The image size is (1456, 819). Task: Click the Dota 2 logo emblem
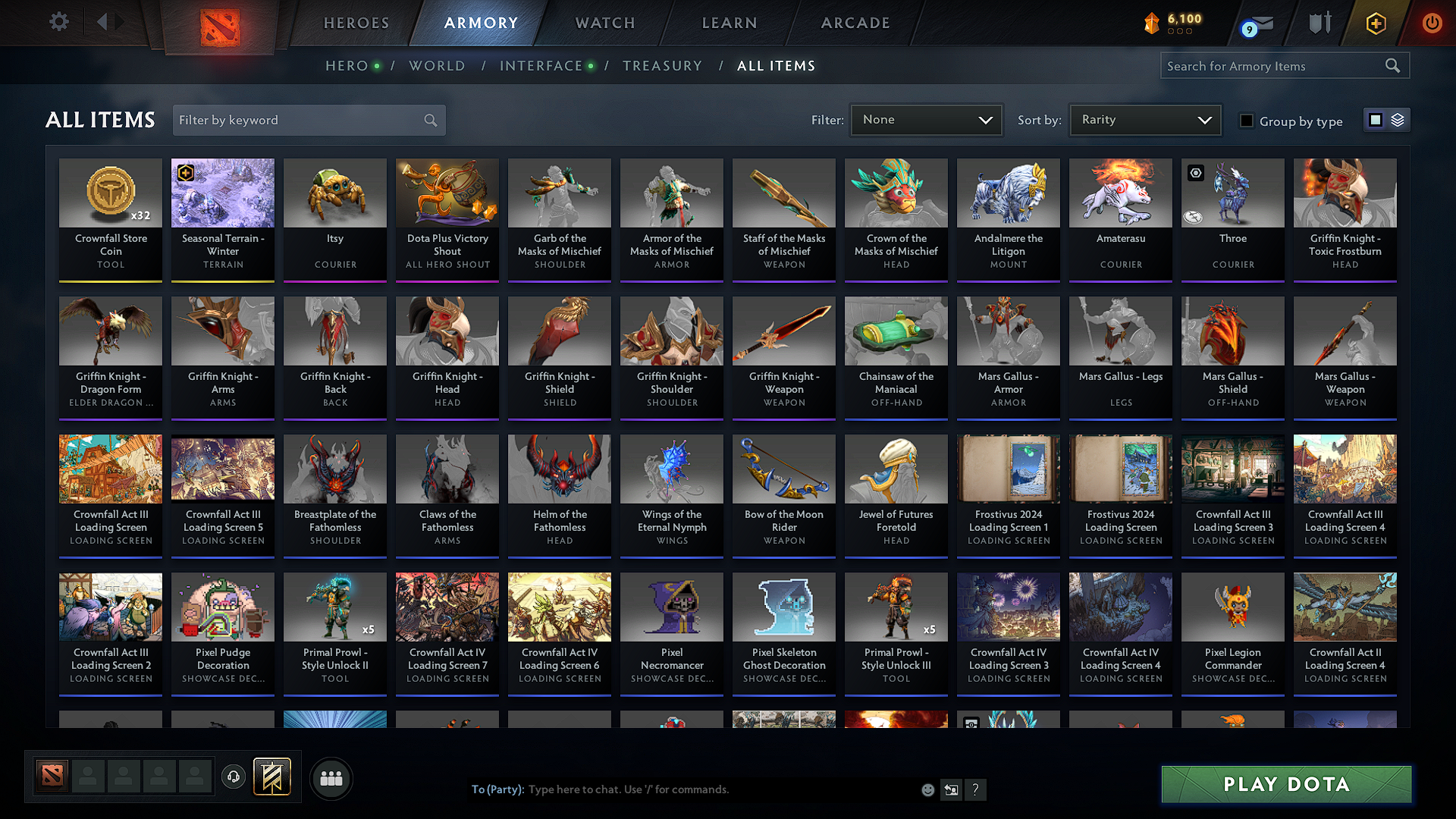click(x=220, y=29)
